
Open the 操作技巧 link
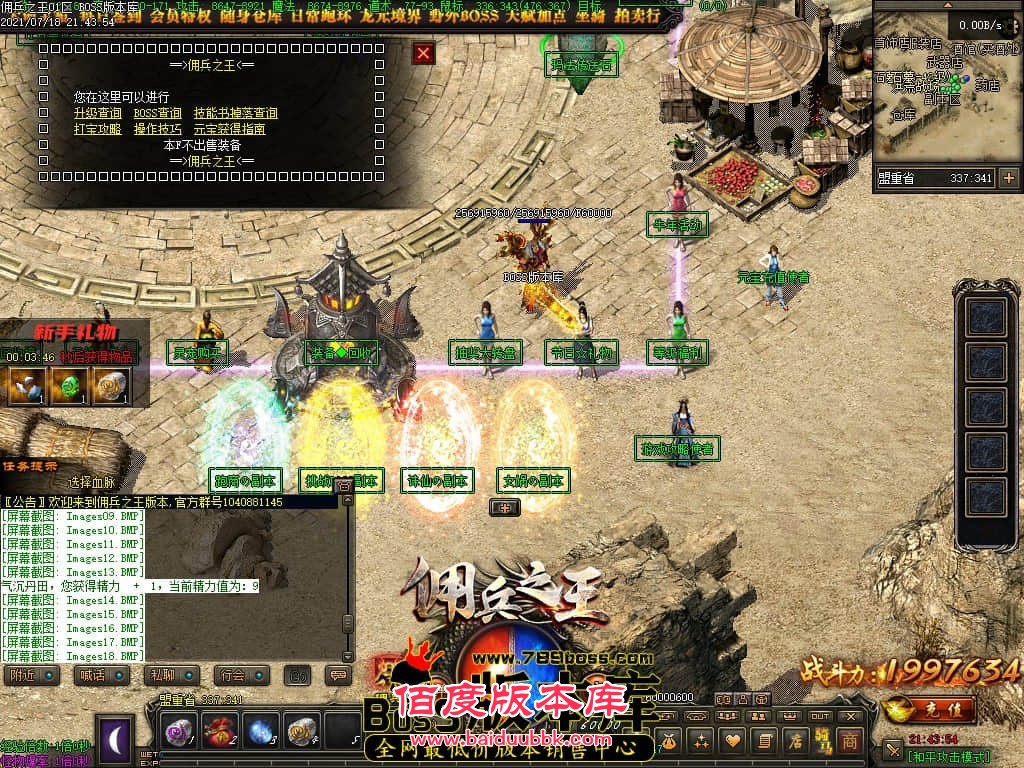tap(158, 129)
